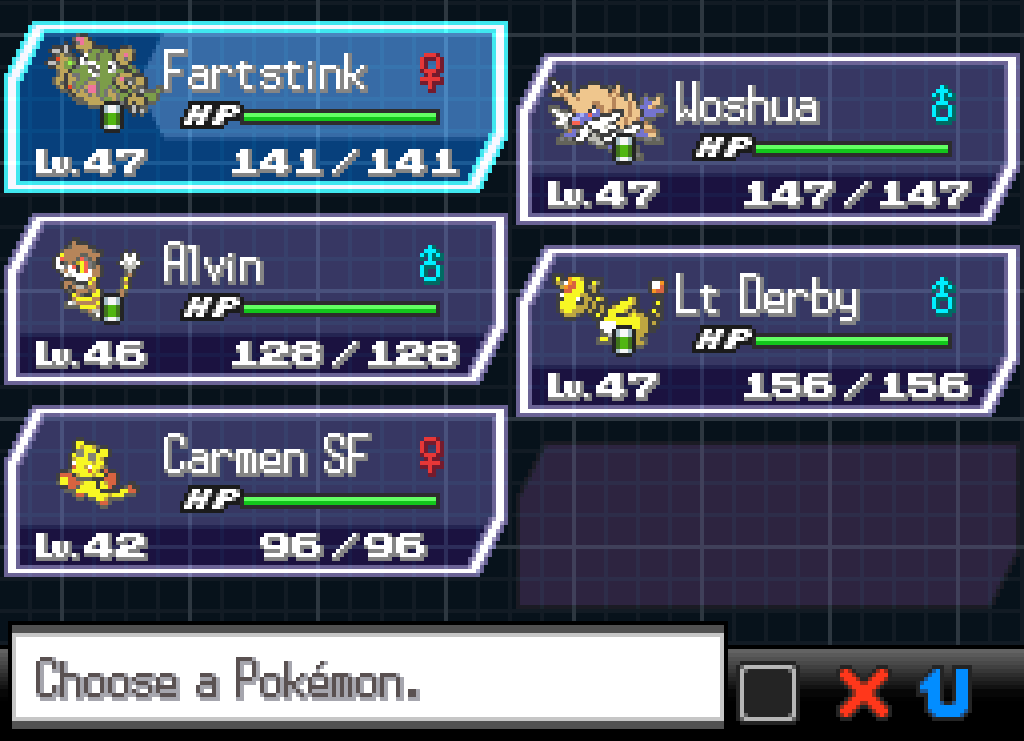Go back using the blue return arrow
1024x741 pixels.
pos(945,692)
